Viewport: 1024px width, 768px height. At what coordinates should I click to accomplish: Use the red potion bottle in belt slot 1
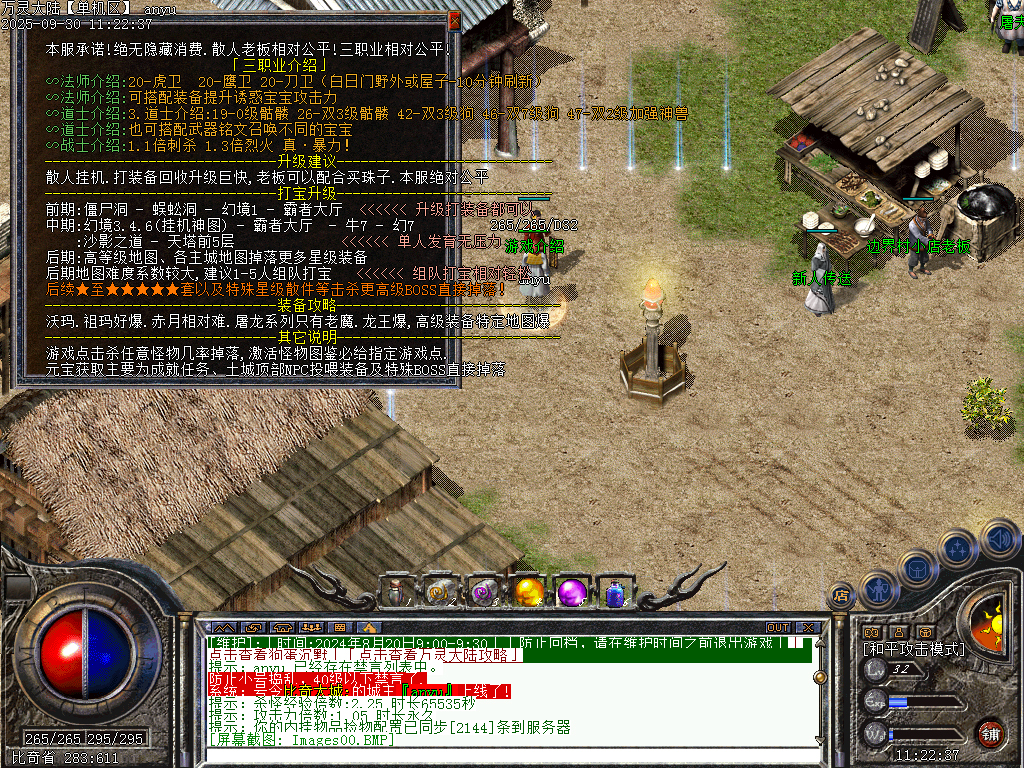click(x=397, y=592)
